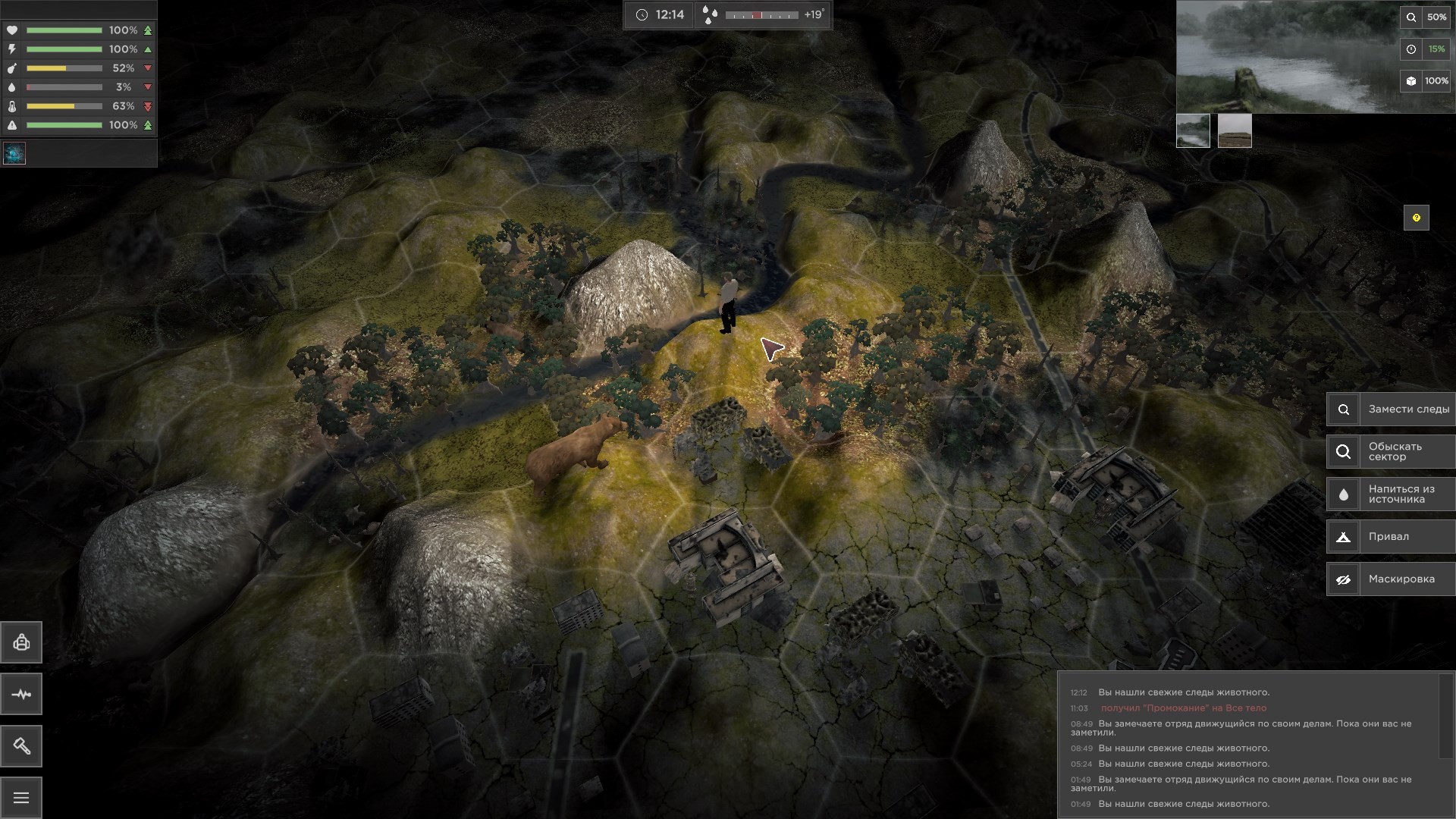The image size is (1456, 819).
Task: Open the health pulse status panel
Action: click(x=21, y=695)
